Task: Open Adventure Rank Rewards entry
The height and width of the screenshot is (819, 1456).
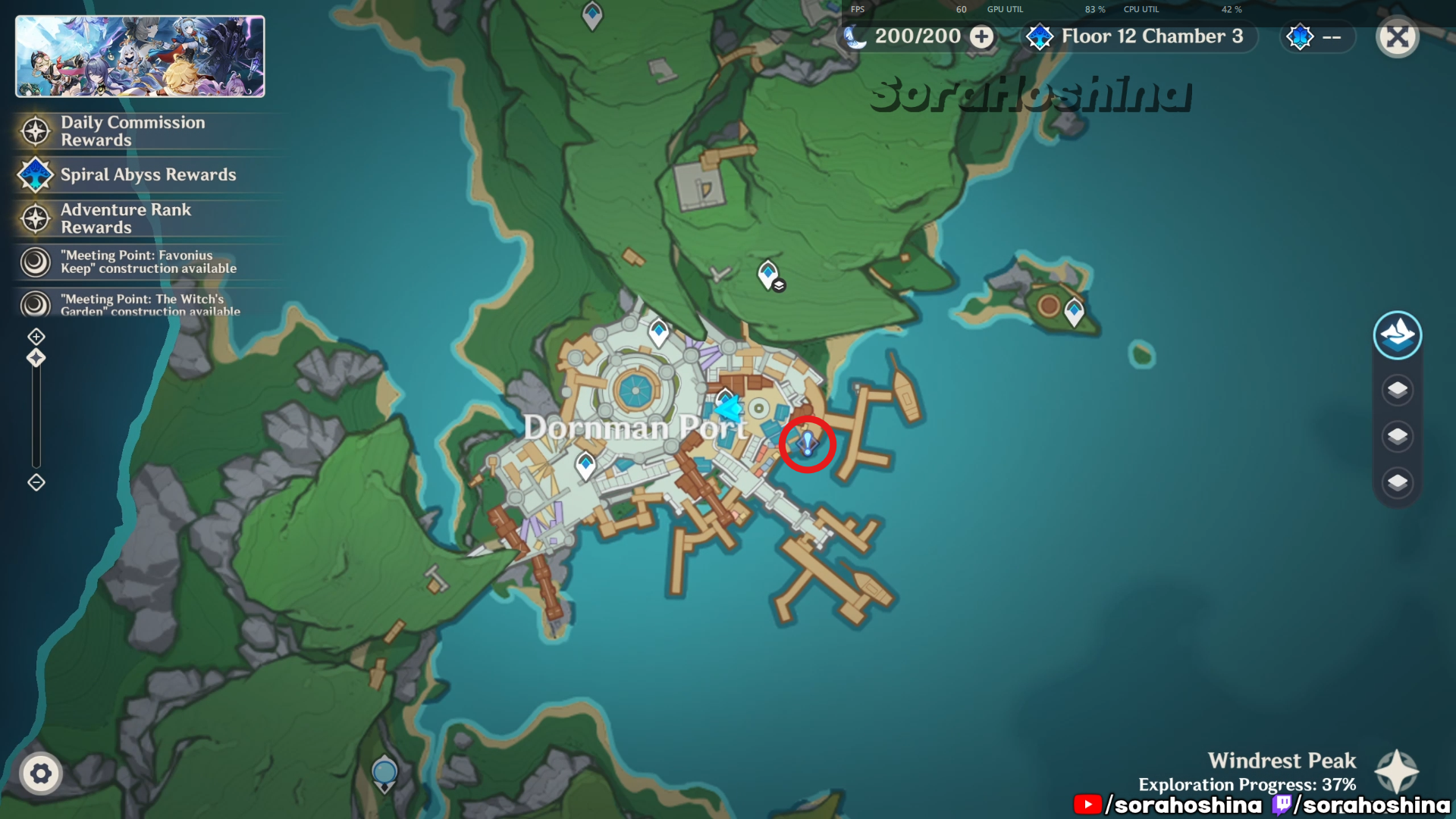Action: [x=126, y=218]
